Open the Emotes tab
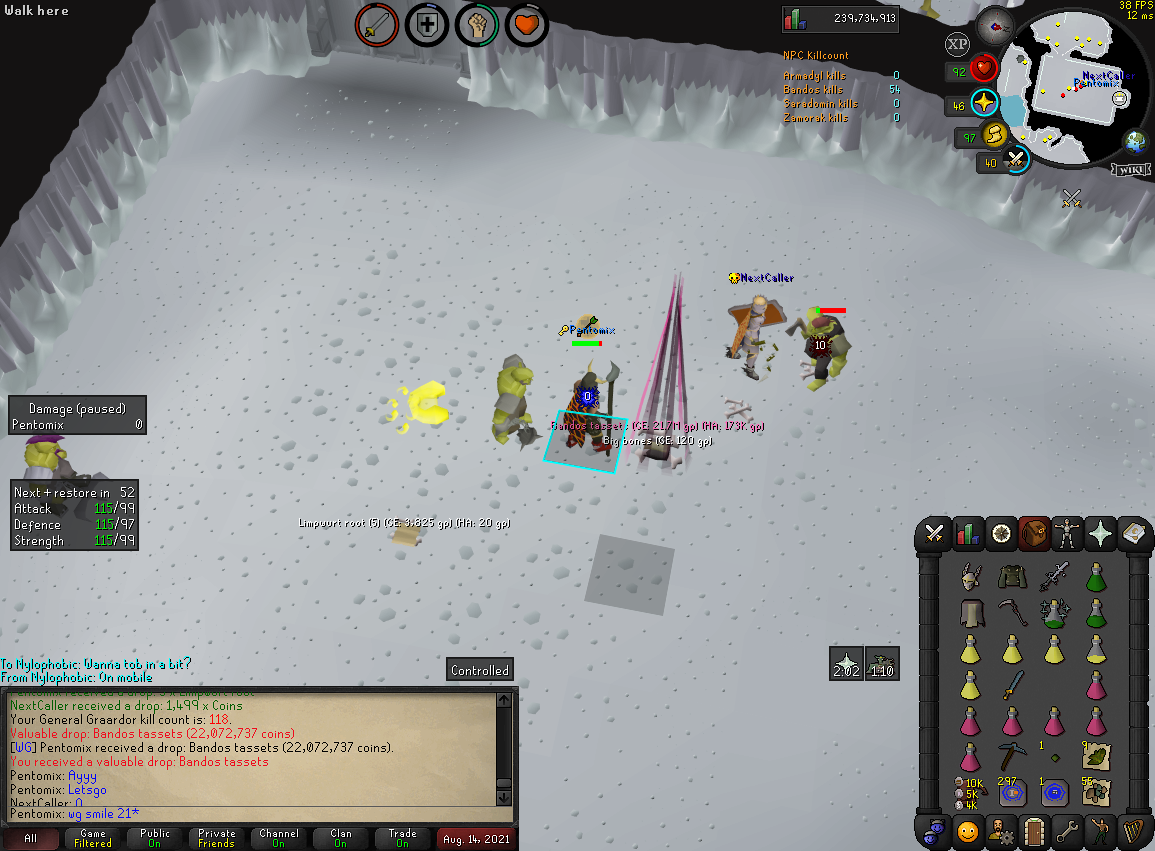The image size is (1155, 851). (1100, 831)
